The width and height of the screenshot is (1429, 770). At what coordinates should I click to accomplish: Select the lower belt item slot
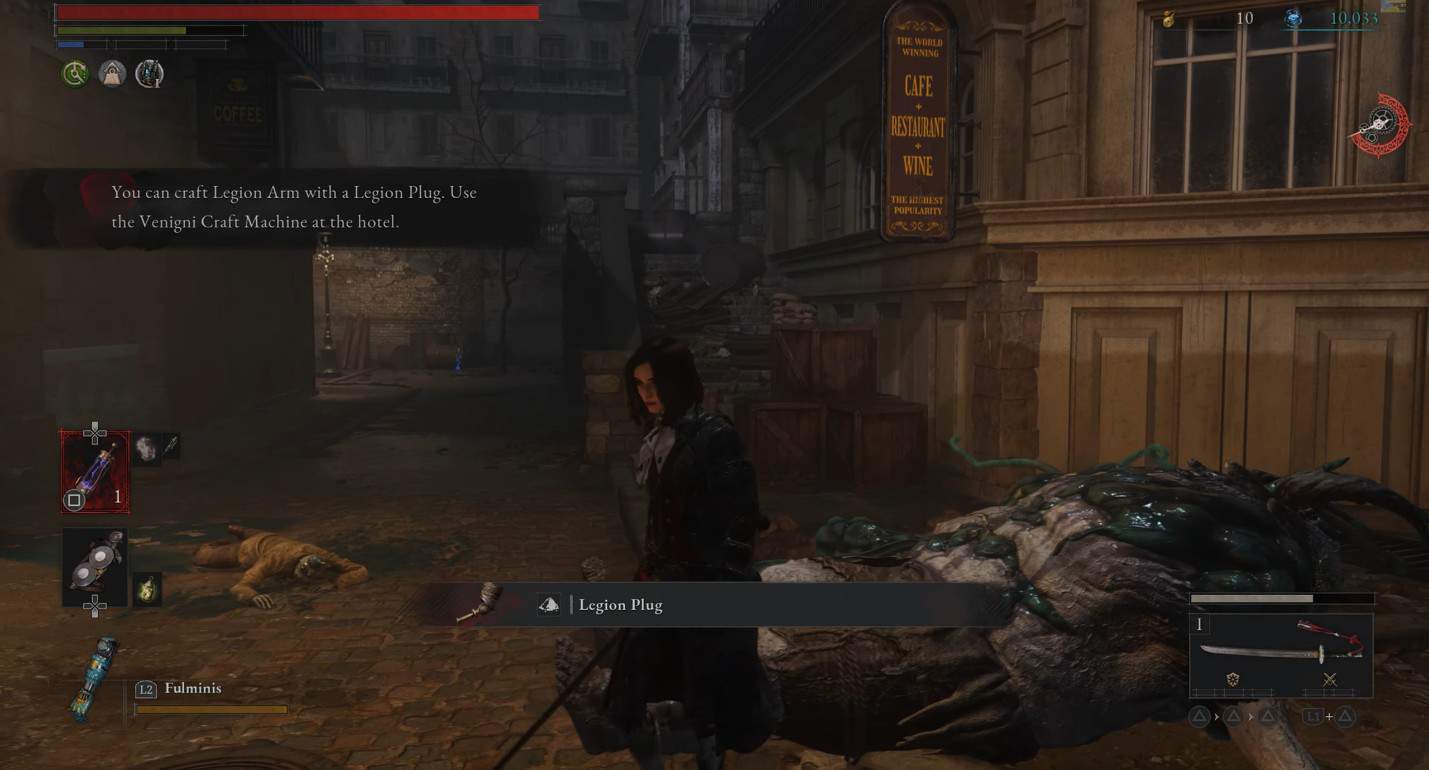[95, 566]
